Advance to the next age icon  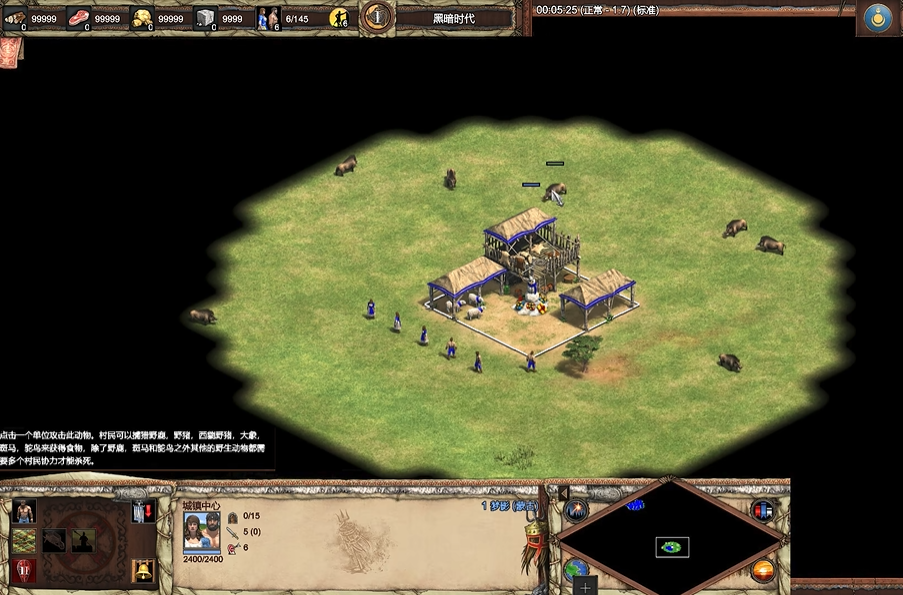click(x=24, y=571)
